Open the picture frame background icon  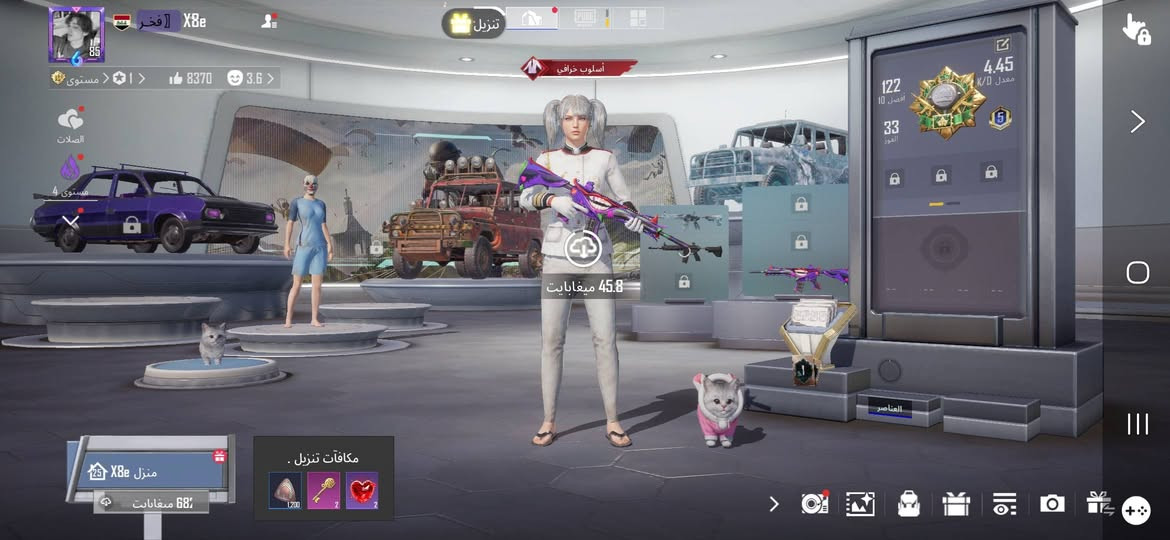[x=860, y=504]
